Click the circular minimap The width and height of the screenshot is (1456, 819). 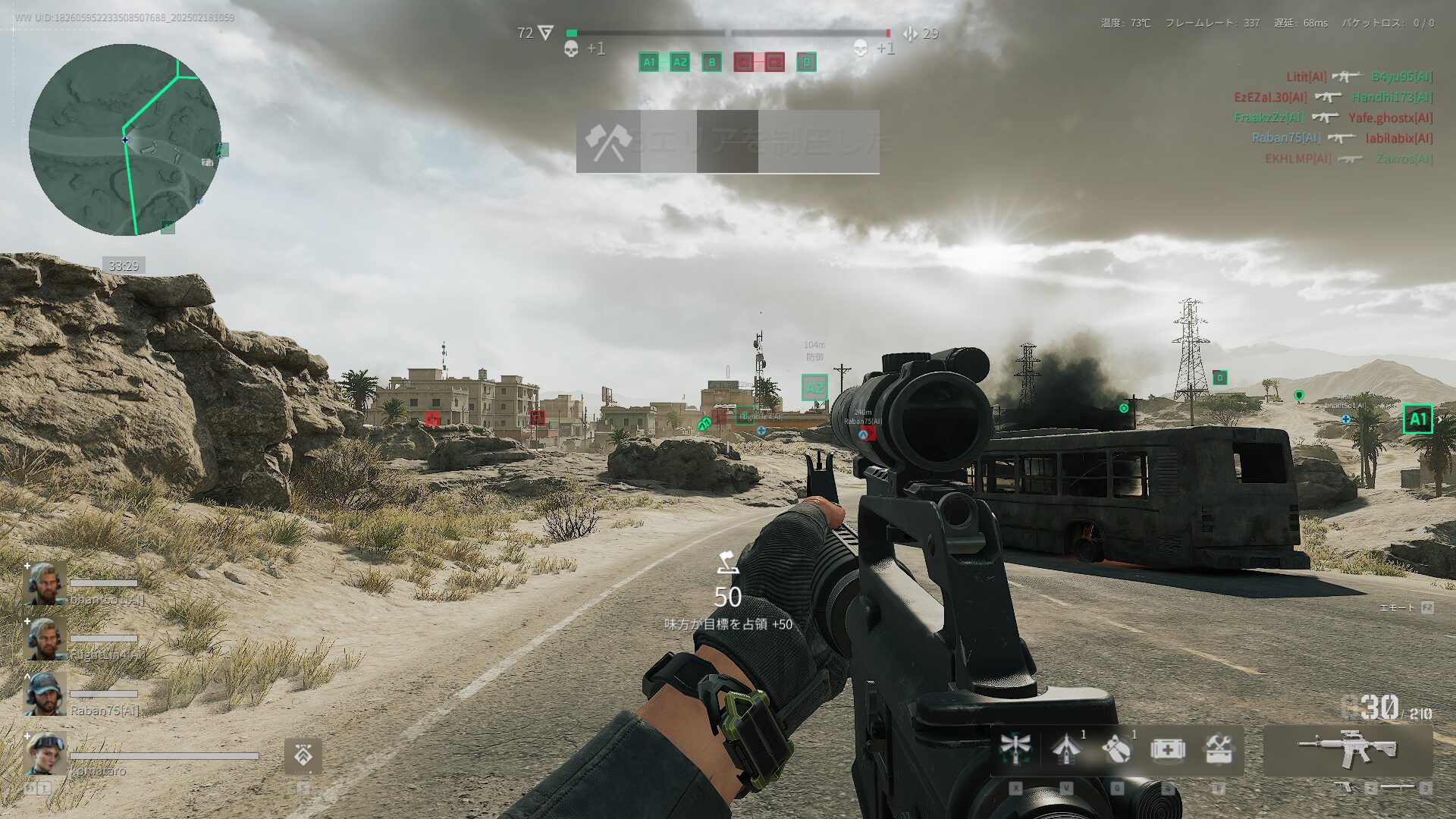tap(125, 140)
